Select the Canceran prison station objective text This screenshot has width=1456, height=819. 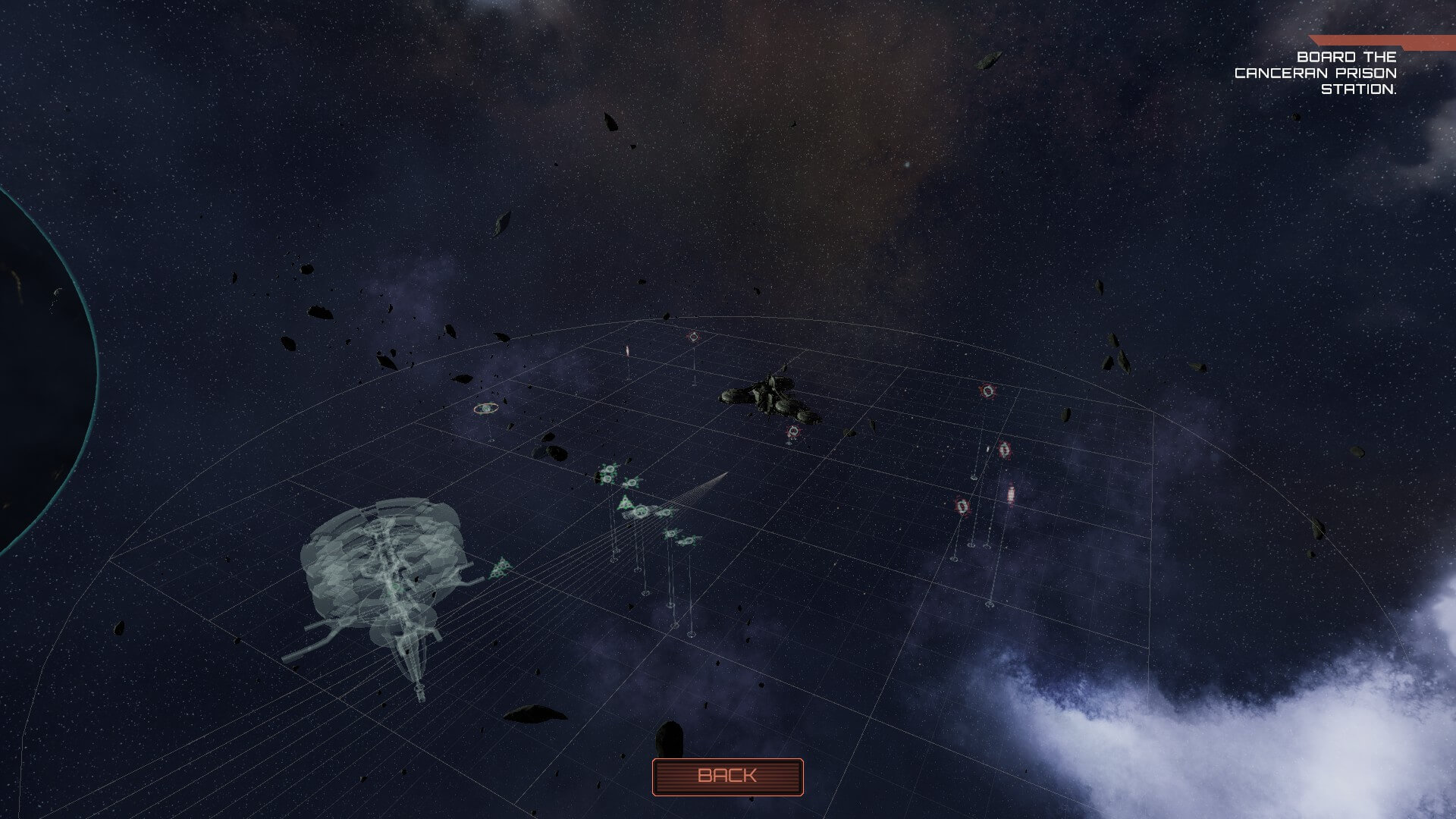1316,73
